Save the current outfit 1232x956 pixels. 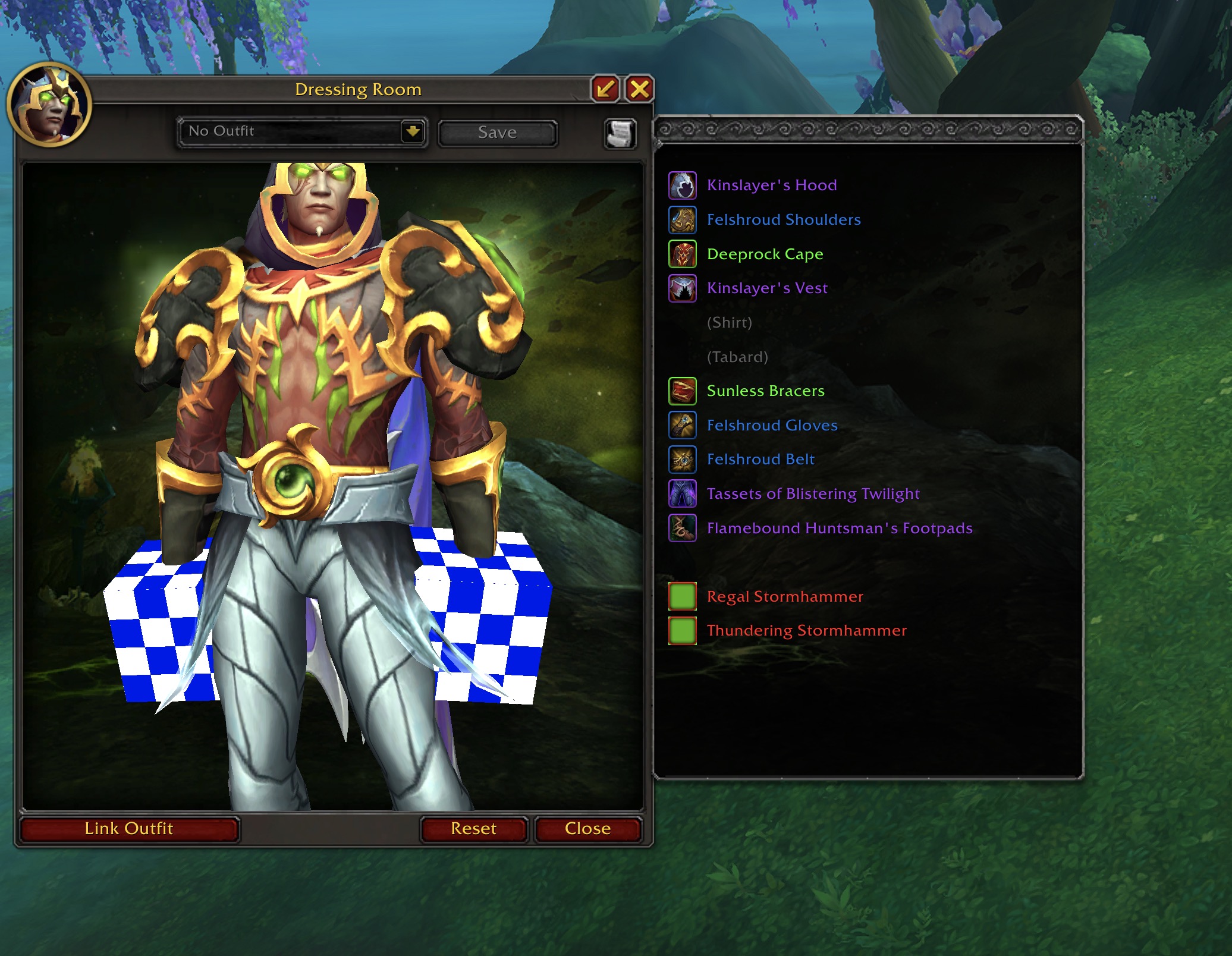tap(497, 133)
